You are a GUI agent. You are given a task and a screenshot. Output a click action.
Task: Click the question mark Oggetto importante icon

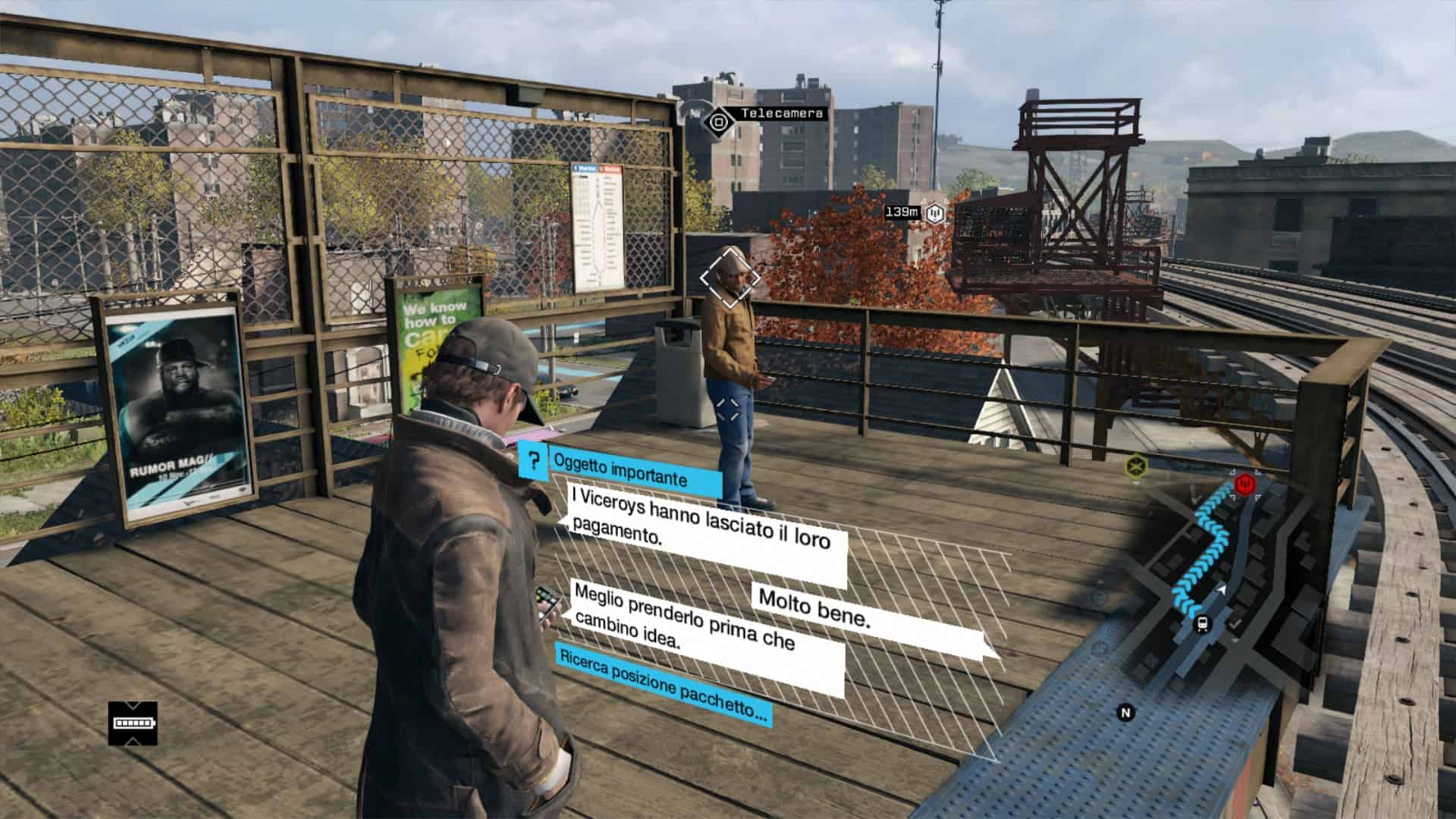(x=534, y=460)
